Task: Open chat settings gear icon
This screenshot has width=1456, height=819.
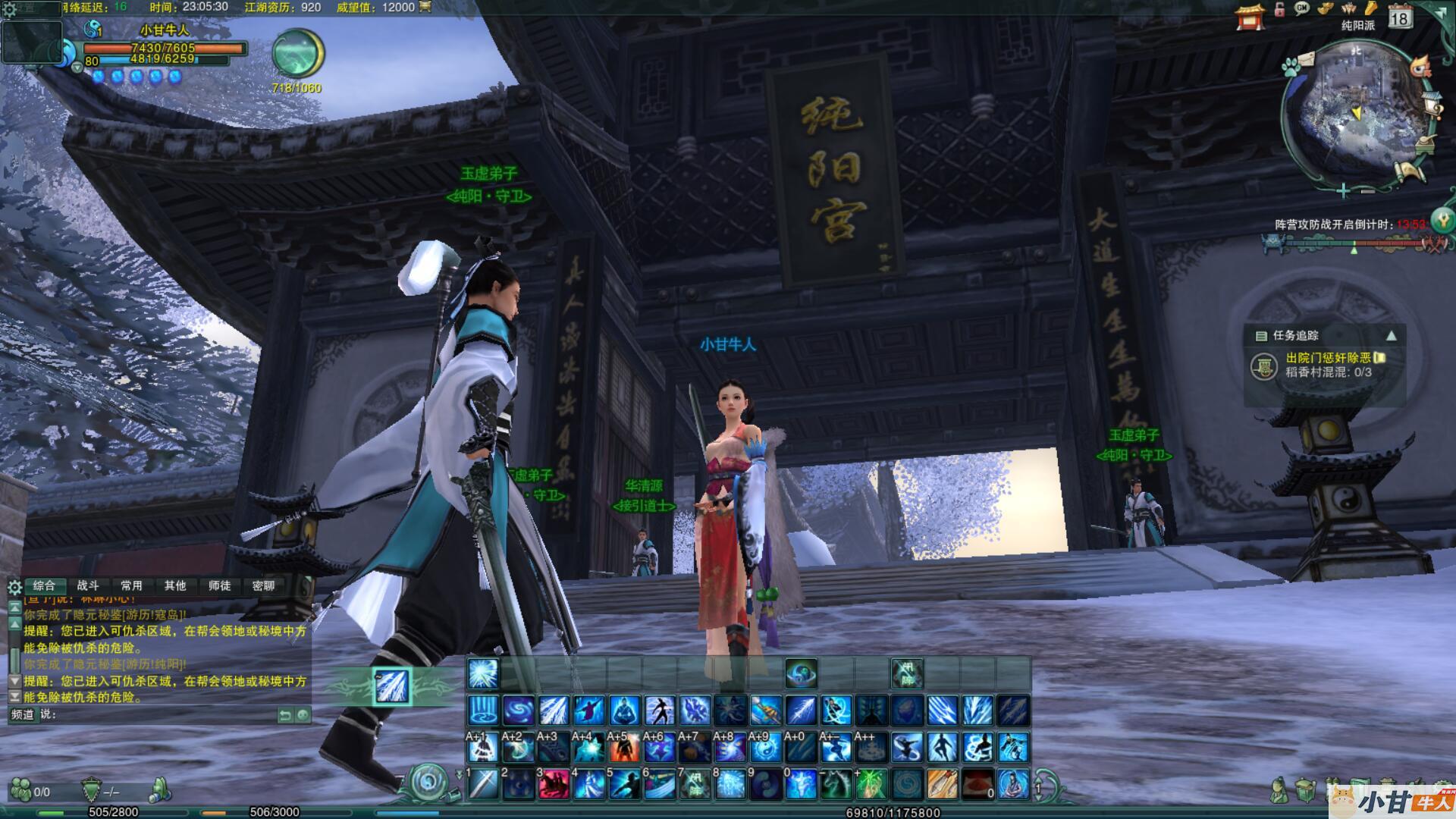Action: [14, 587]
